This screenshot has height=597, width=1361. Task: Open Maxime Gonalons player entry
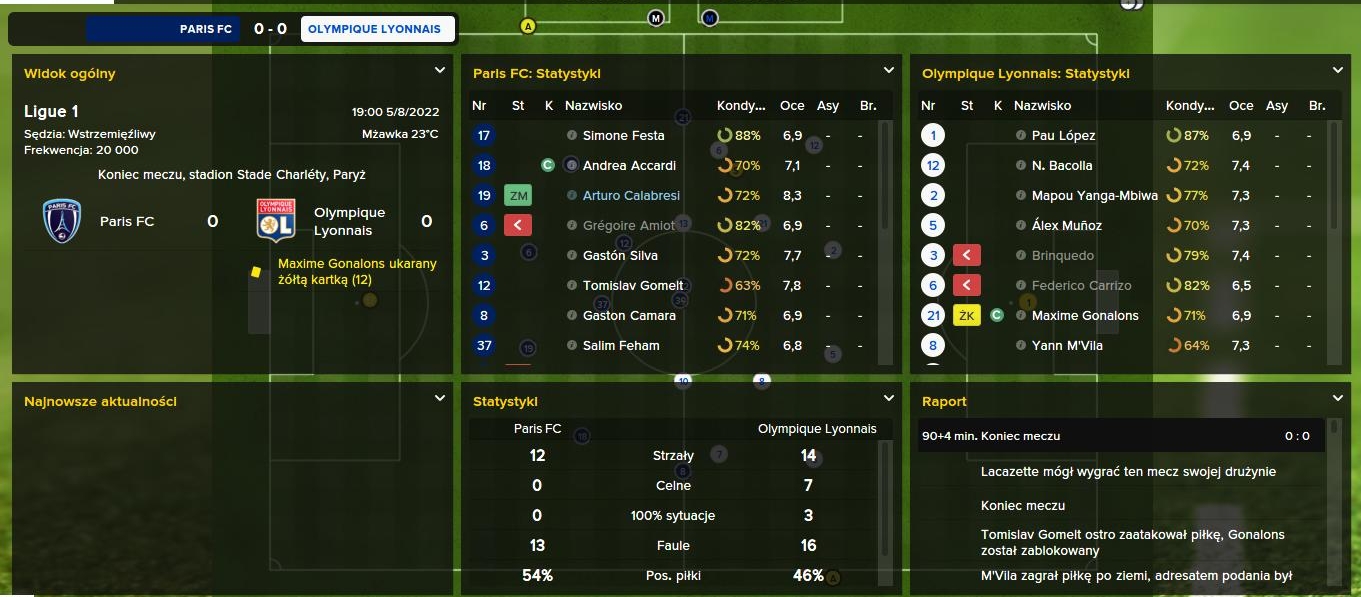(1085, 315)
